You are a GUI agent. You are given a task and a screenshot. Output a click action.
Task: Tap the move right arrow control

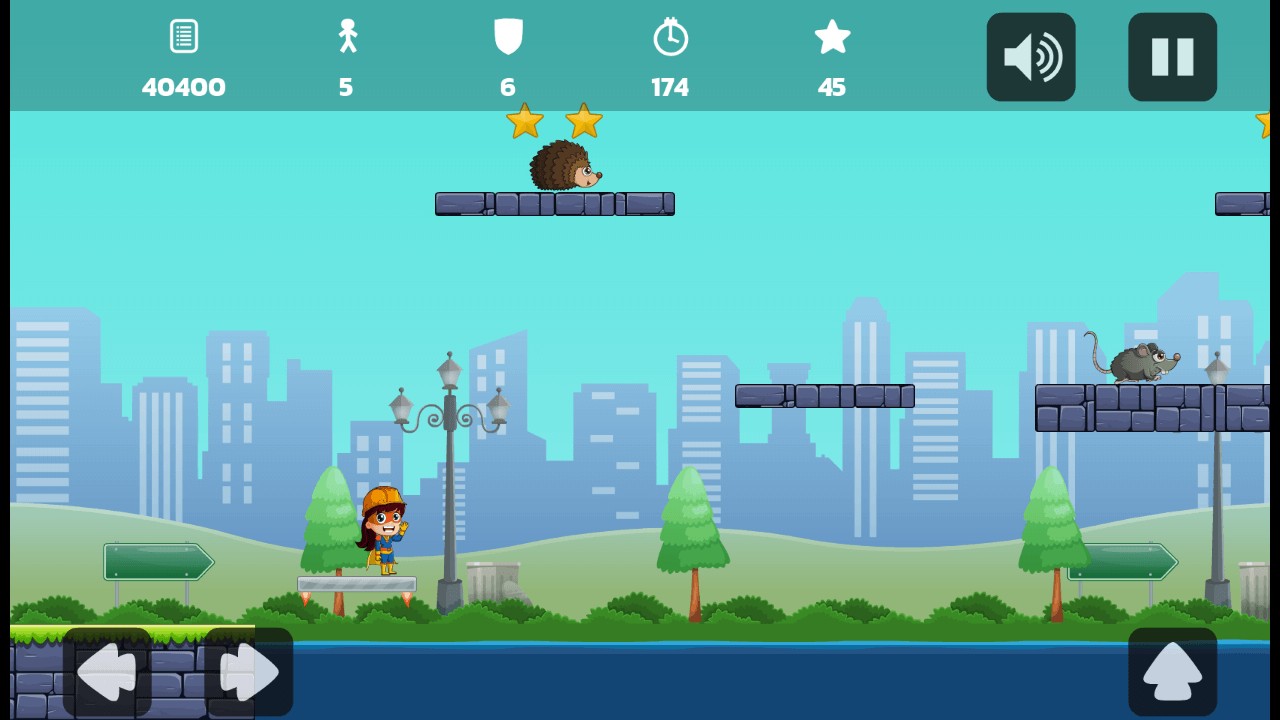pos(248,672)
